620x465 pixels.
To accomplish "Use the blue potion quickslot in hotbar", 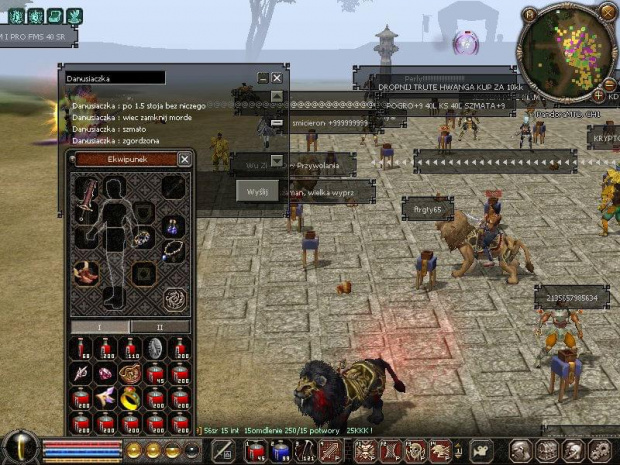I will pyautogui.click(x=282, y=451).
